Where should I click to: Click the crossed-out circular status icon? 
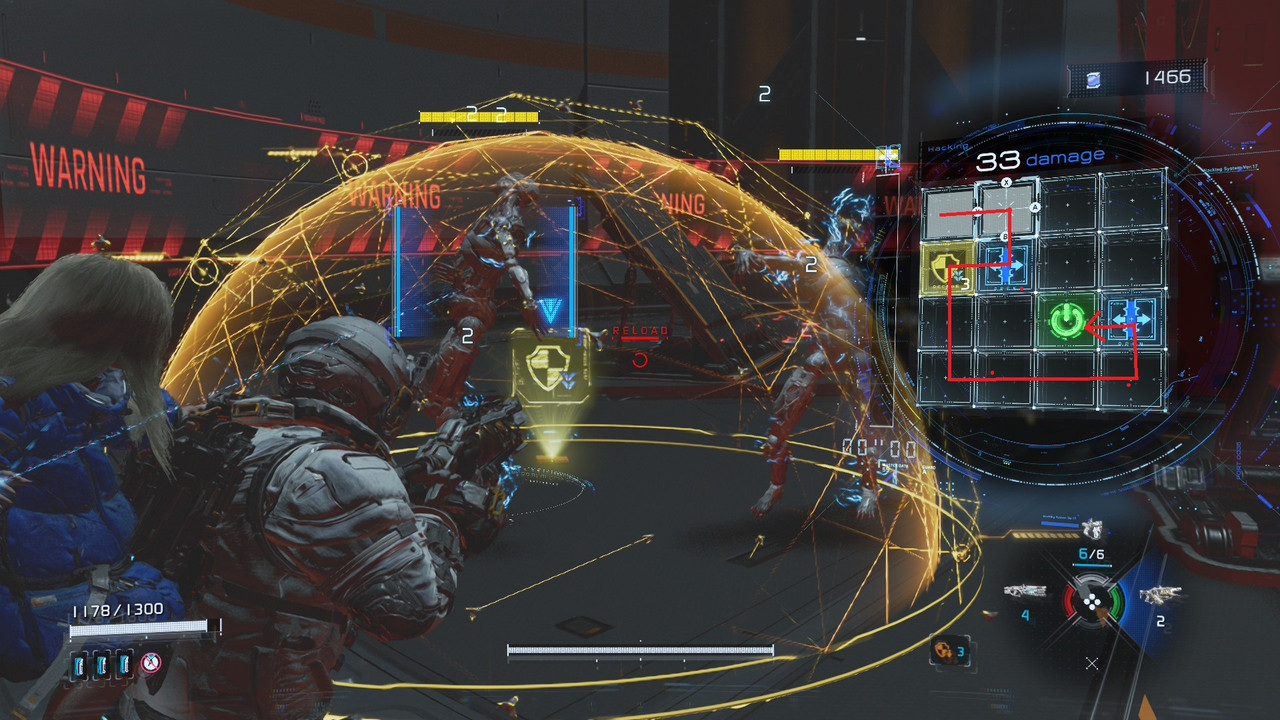click(x=151, y=662)
